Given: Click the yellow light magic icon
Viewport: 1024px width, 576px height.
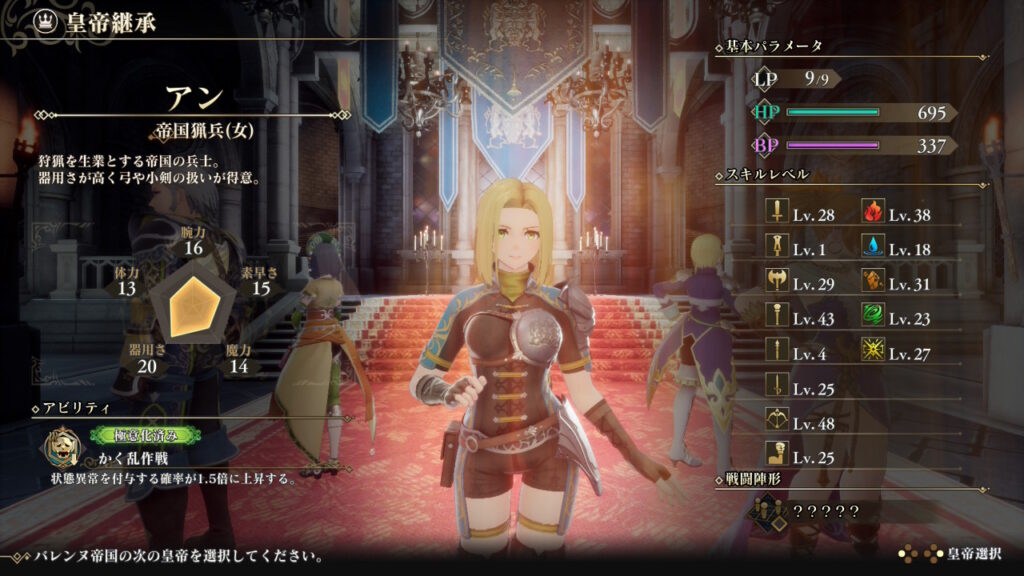Looking at the screenshot, I should pyautogui.click(x=871, y=353).
